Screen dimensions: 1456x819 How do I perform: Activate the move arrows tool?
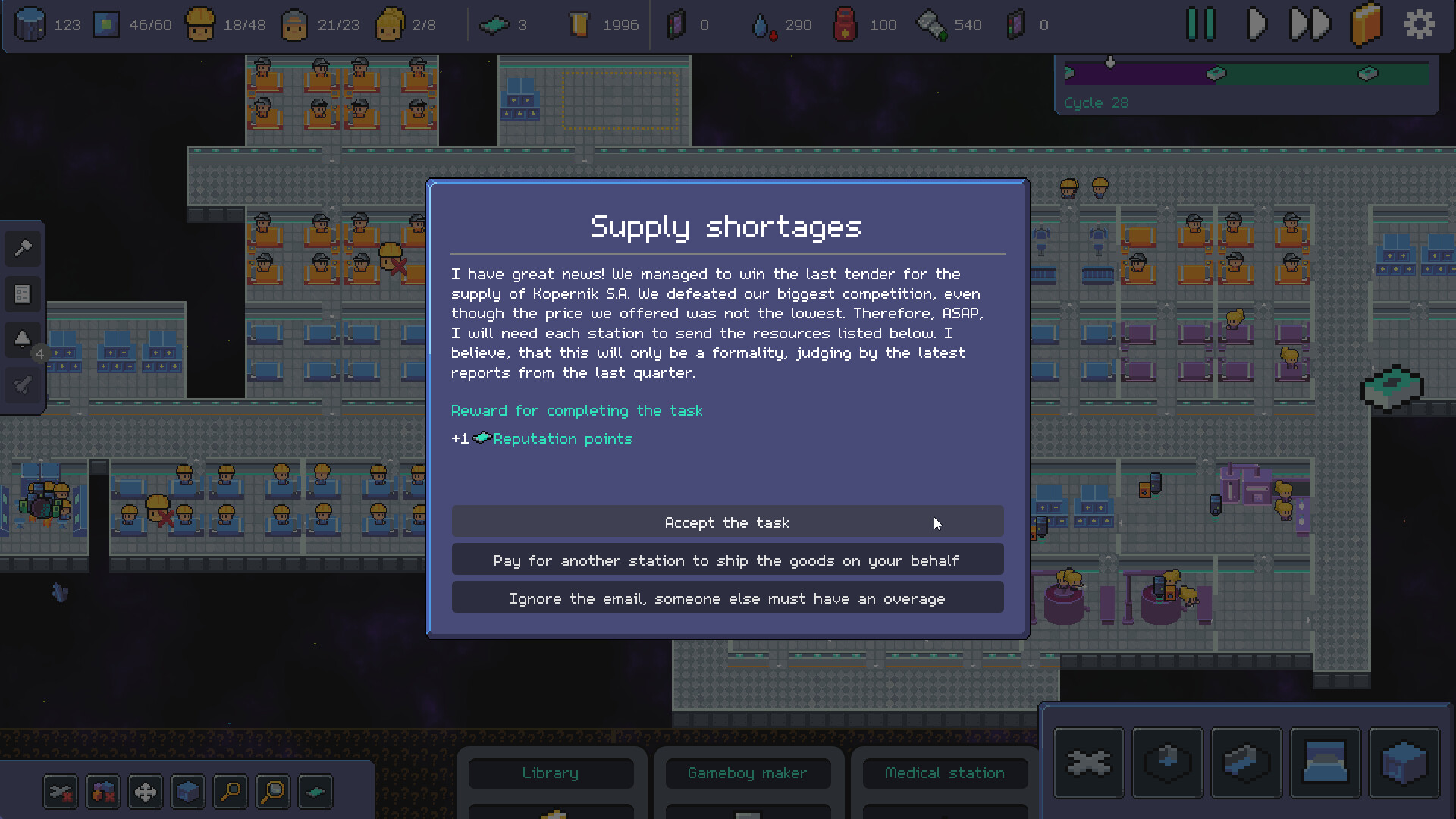145,792
